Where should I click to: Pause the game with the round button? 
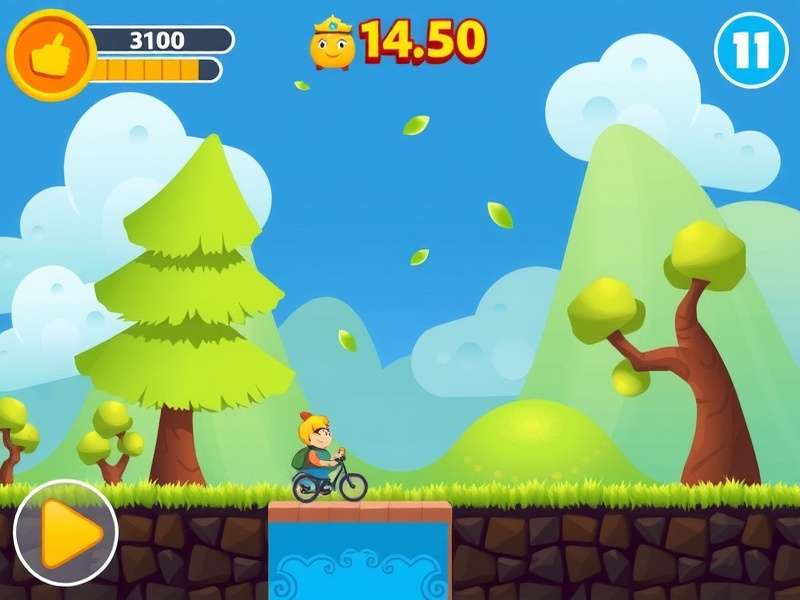[x=751, y=50]
